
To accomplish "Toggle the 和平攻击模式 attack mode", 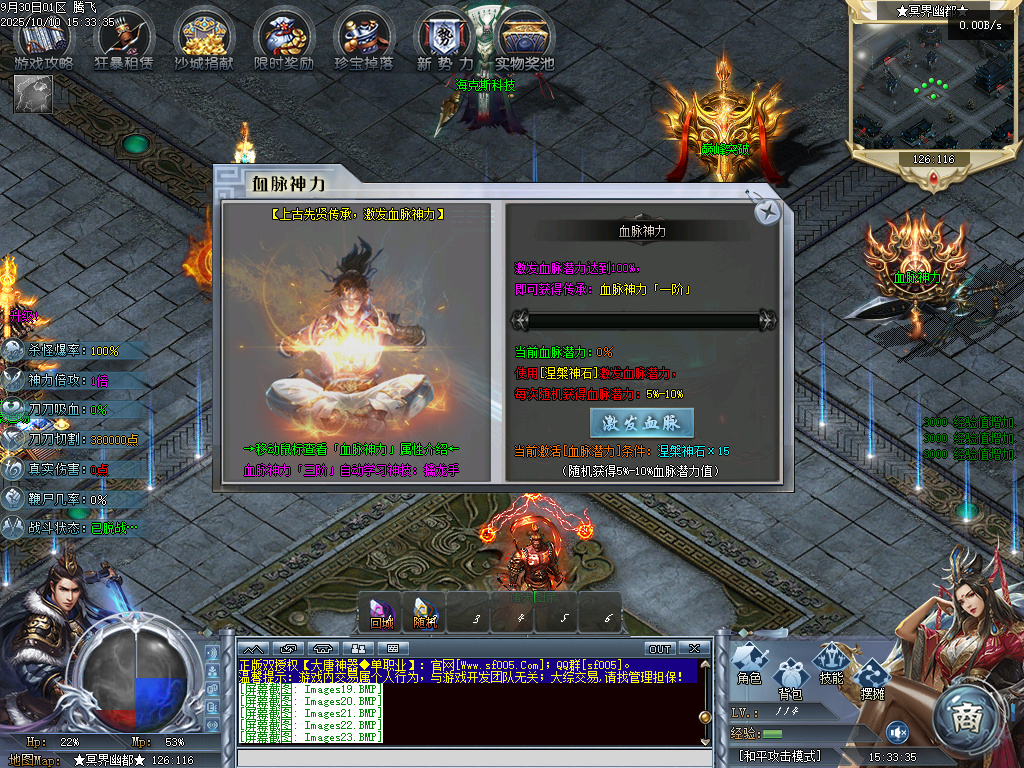I will pyautogui.click(x=780, y=756).
